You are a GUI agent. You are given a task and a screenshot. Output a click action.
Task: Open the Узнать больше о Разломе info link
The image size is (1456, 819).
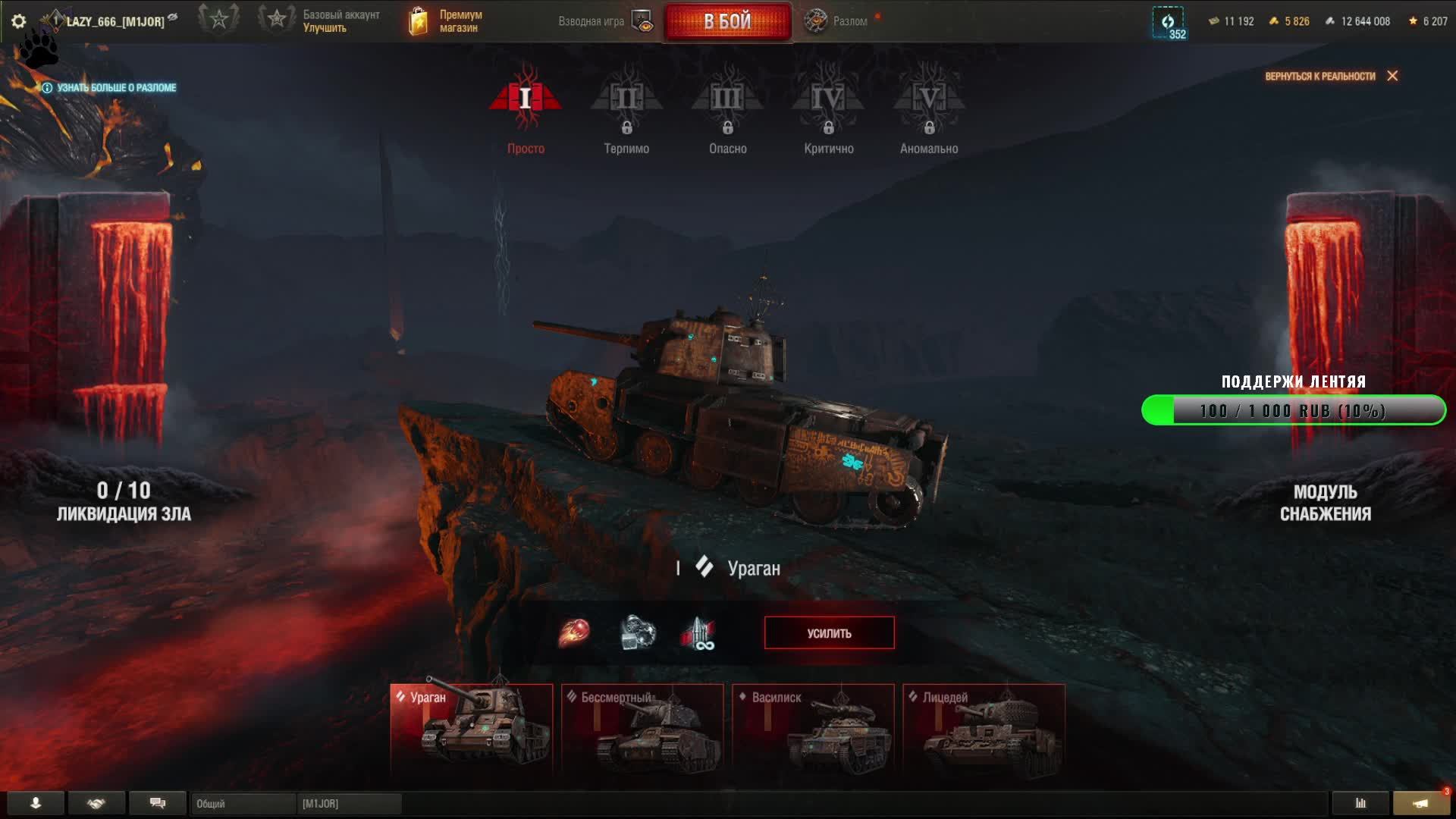[x=110, y=88]
